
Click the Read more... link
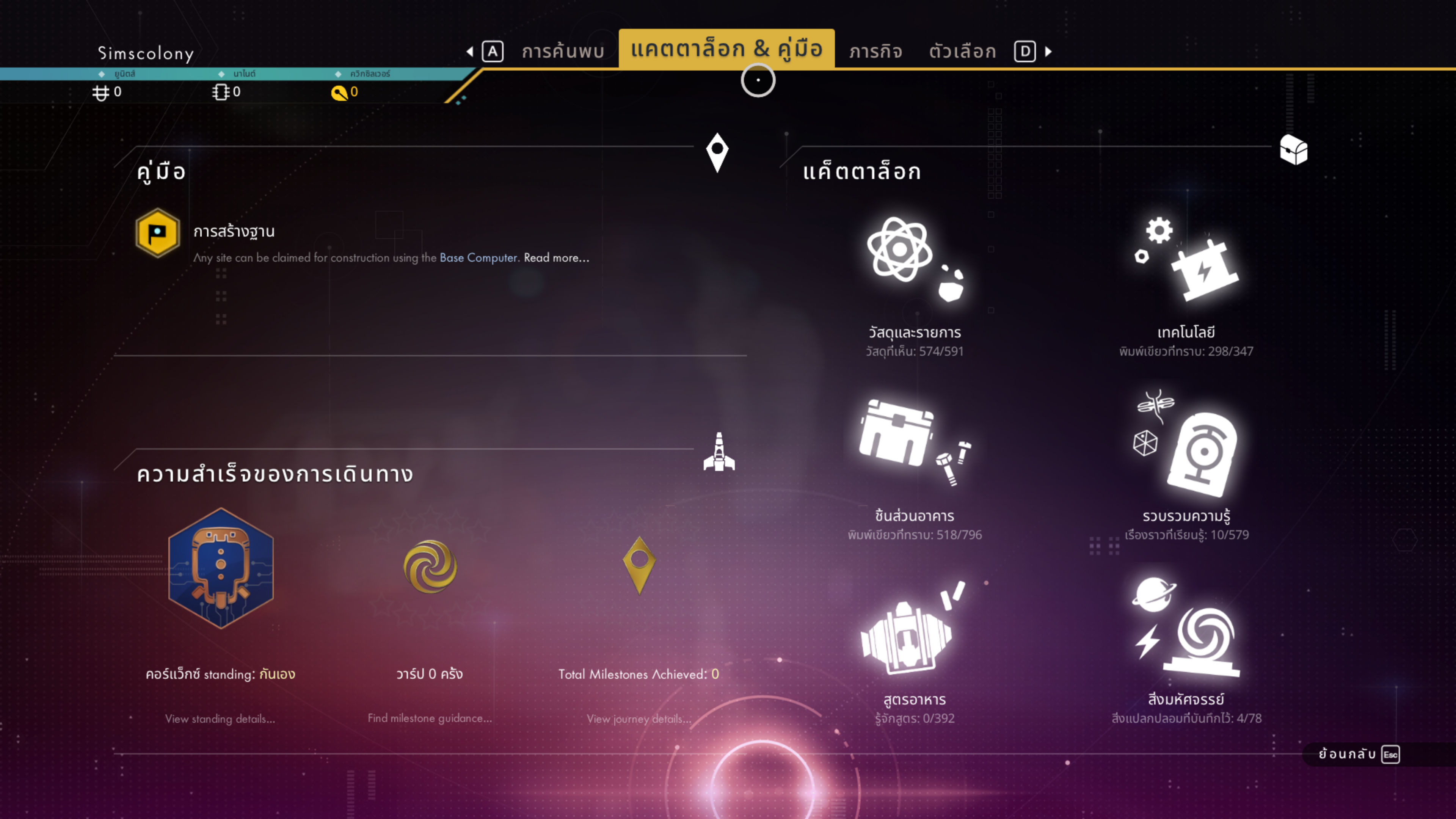pos(556,258)
